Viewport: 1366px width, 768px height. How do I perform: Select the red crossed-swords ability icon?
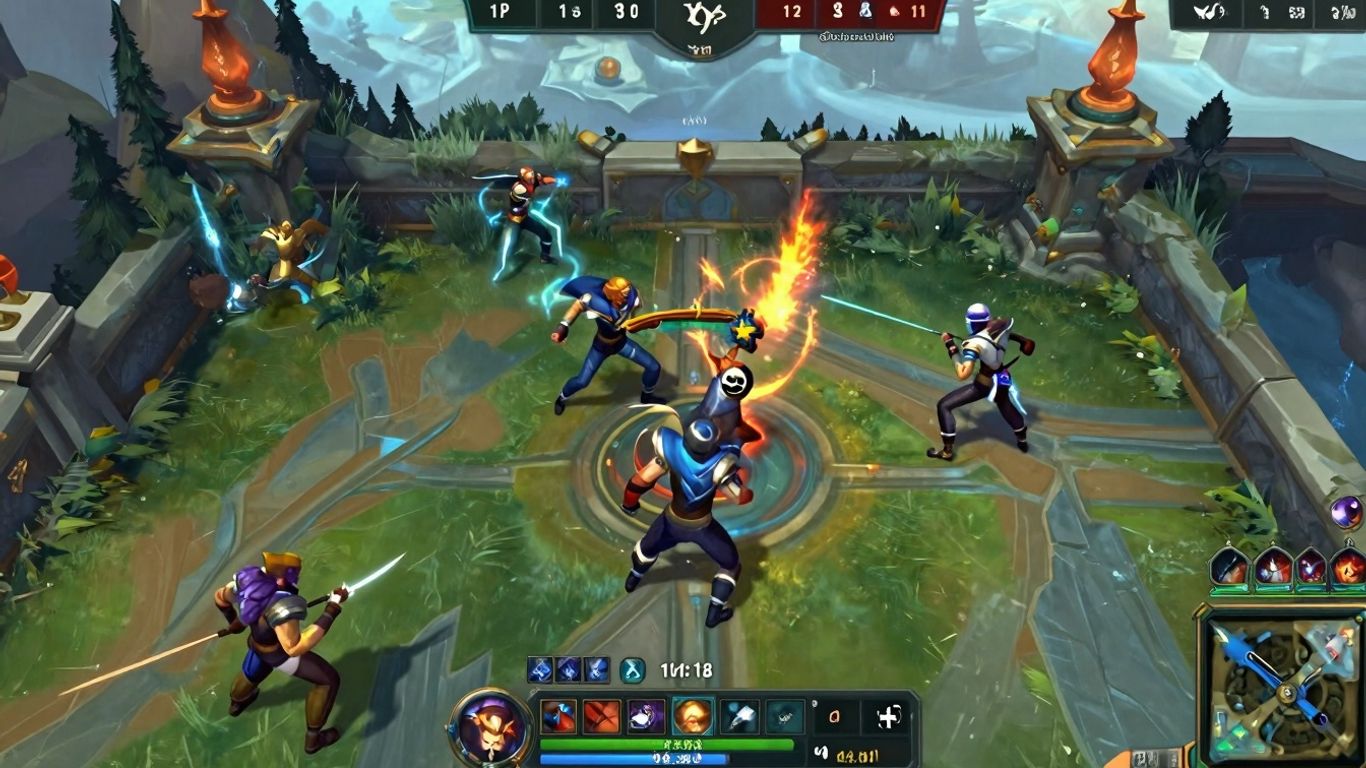tap(602, 715)
